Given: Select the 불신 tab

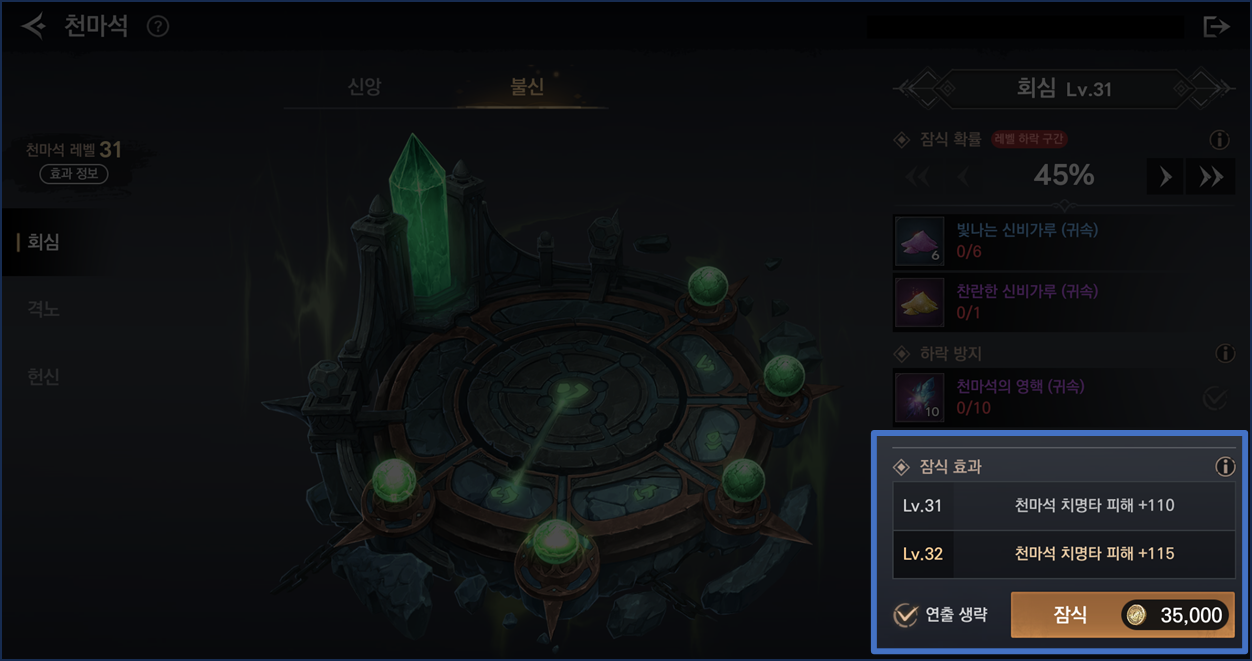Looking at the screenshot, I should (x=527, y=87).
